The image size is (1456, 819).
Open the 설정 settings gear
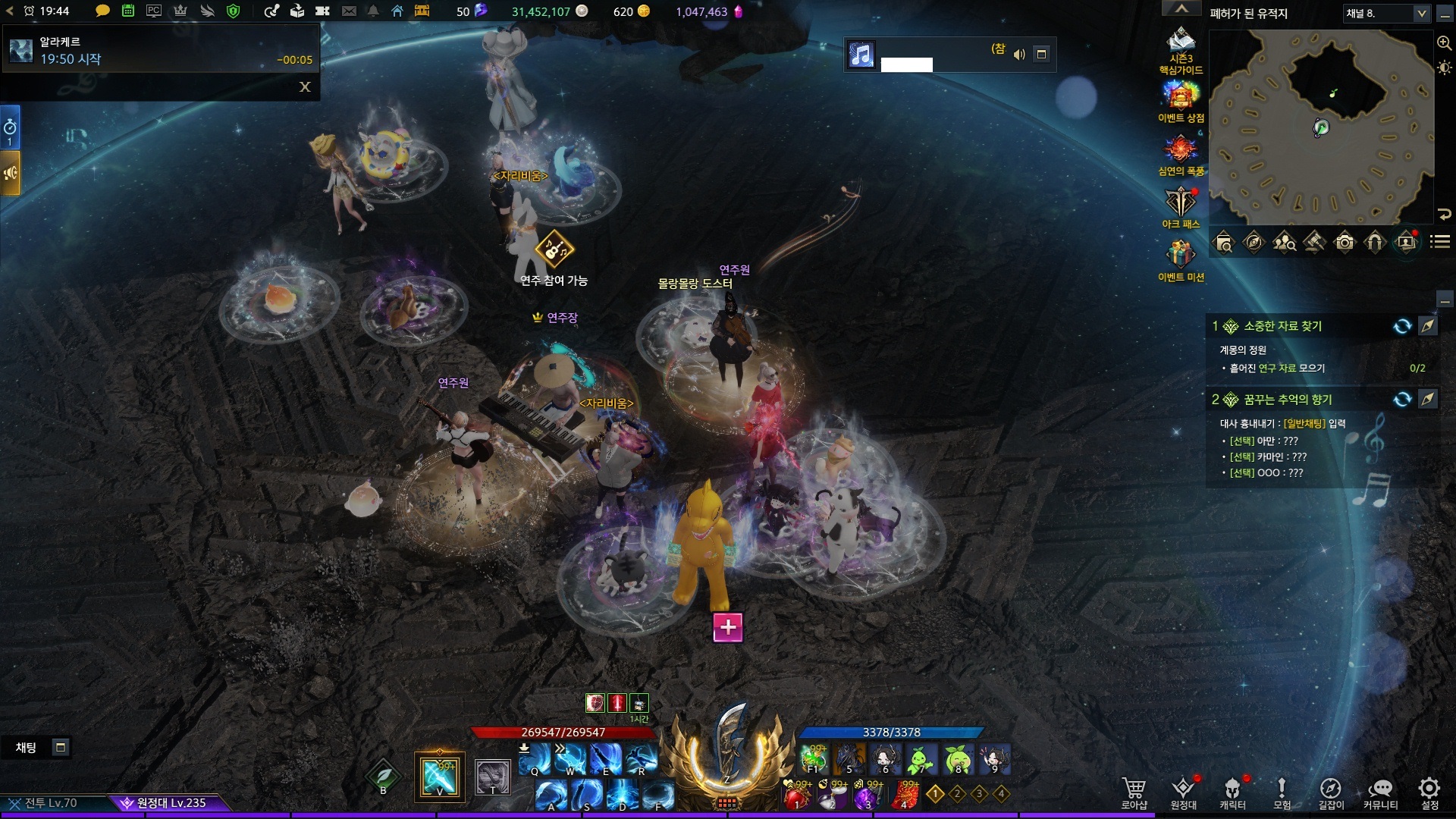[x=1429, y=792]
